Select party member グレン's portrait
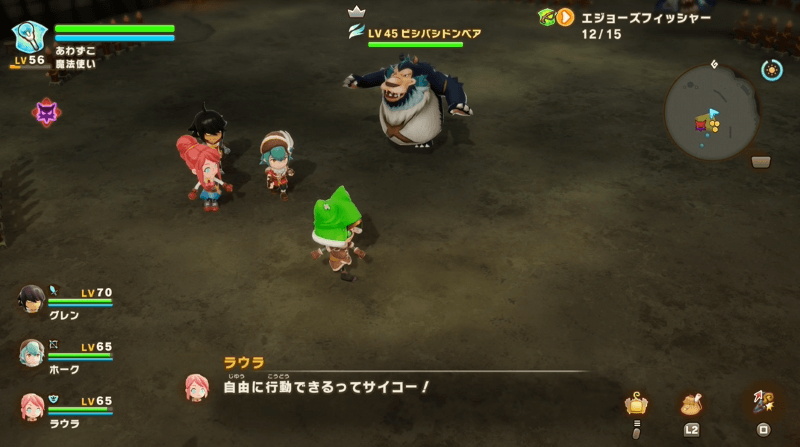This screenshot has height=447, width=800. (32, 298)
